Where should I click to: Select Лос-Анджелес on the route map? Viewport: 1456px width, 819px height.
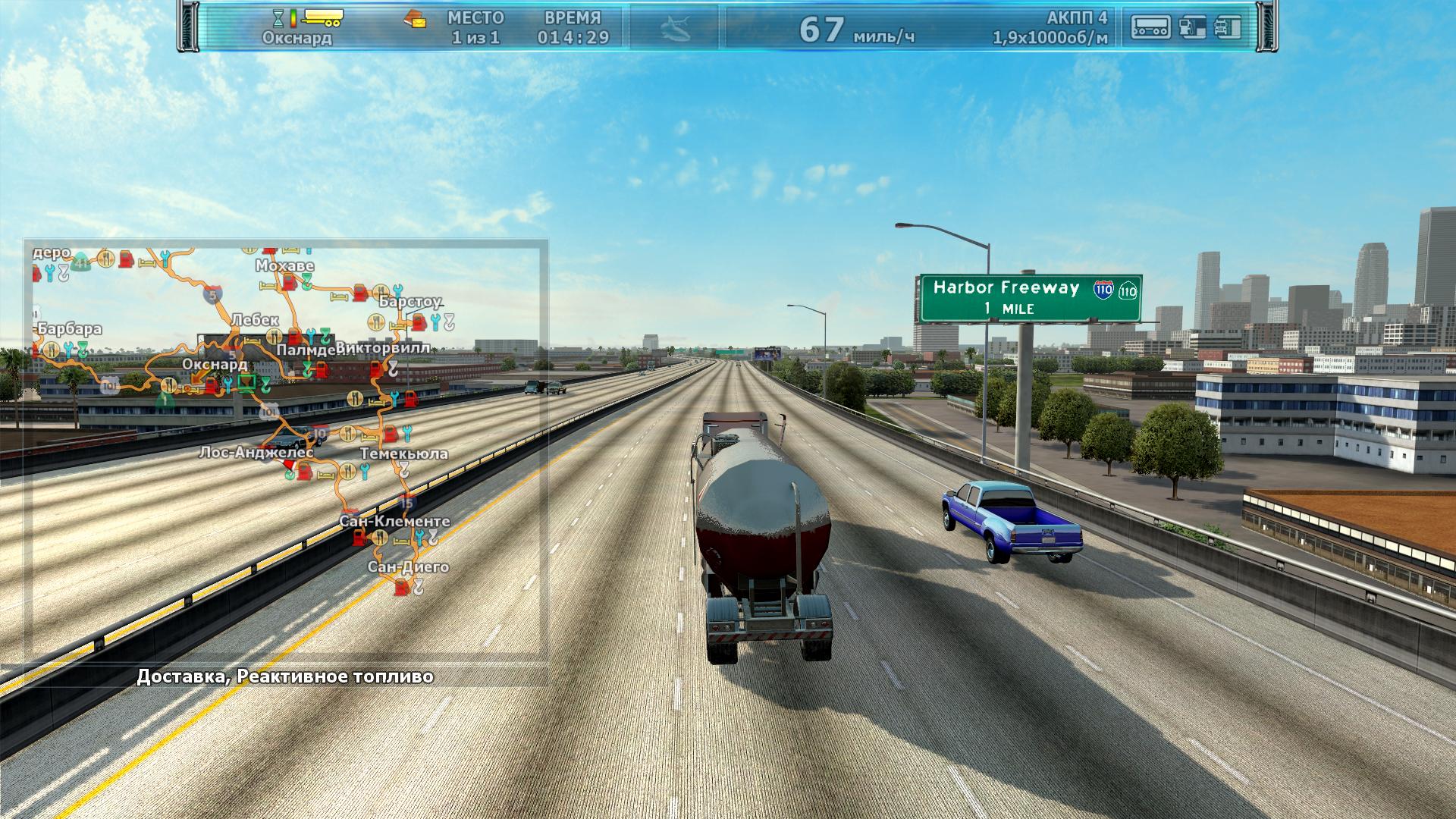(256, 453)
